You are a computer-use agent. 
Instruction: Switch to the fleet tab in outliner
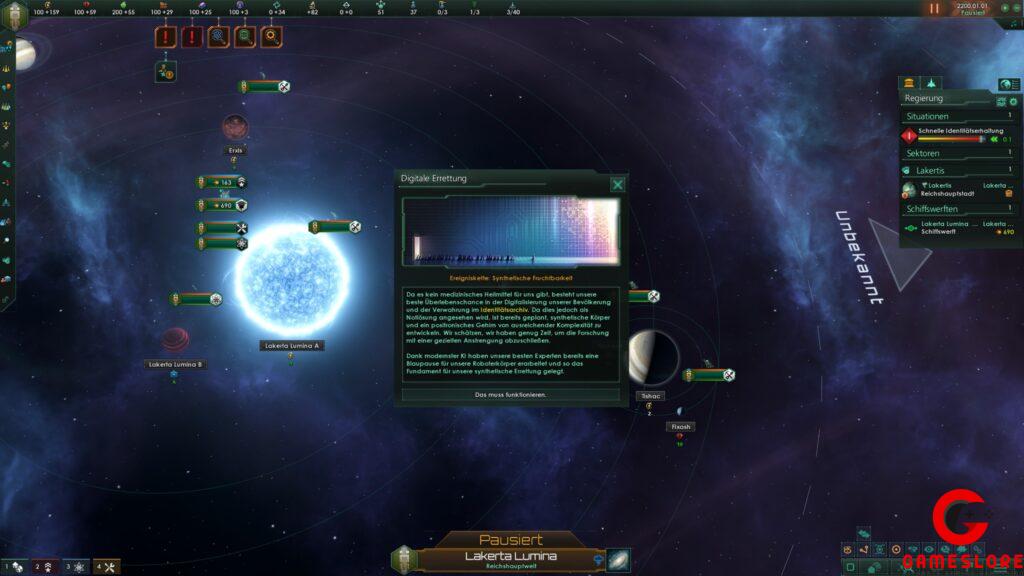(x=931, y=83)
